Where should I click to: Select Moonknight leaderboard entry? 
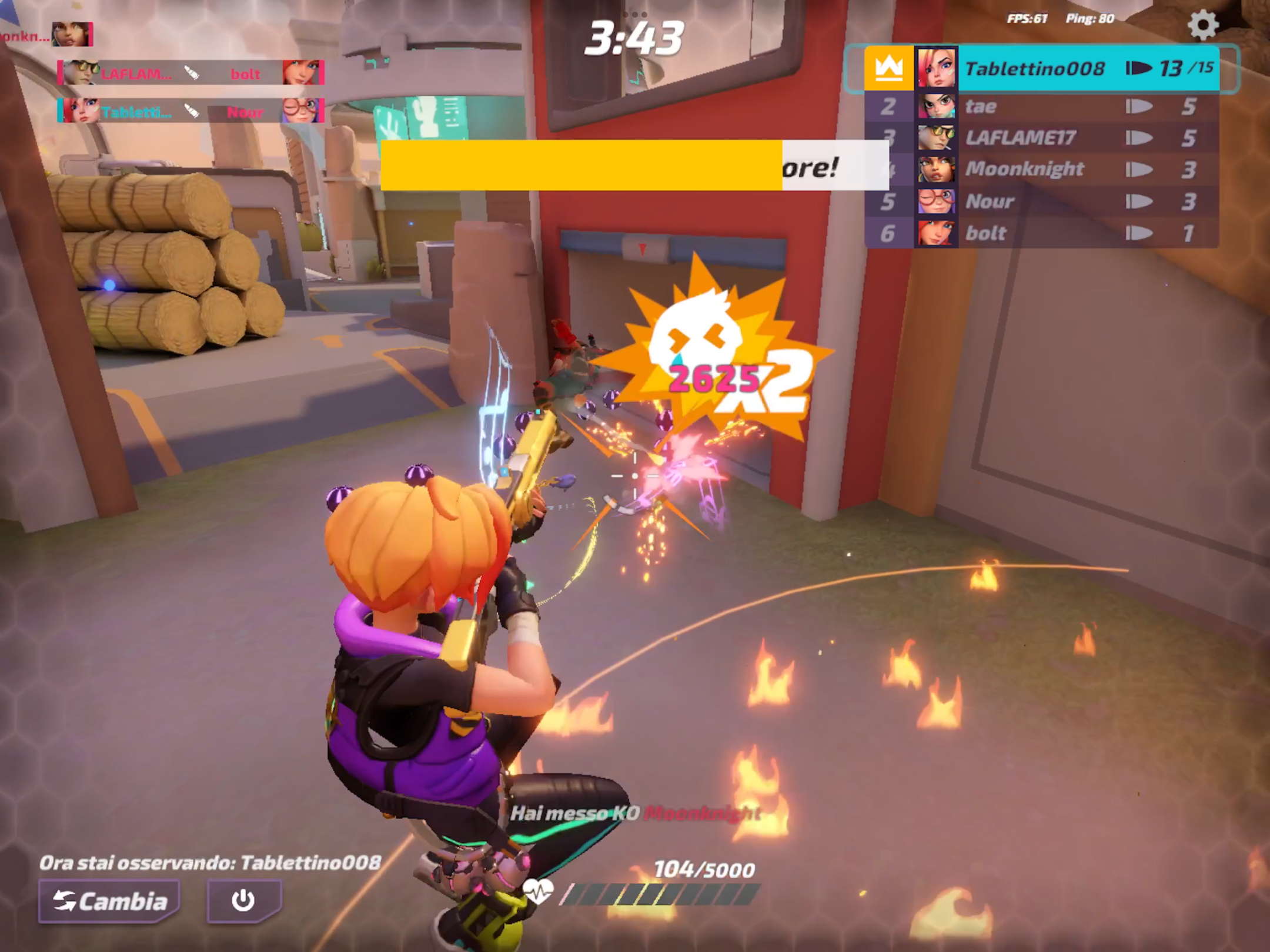[1041, 170]
